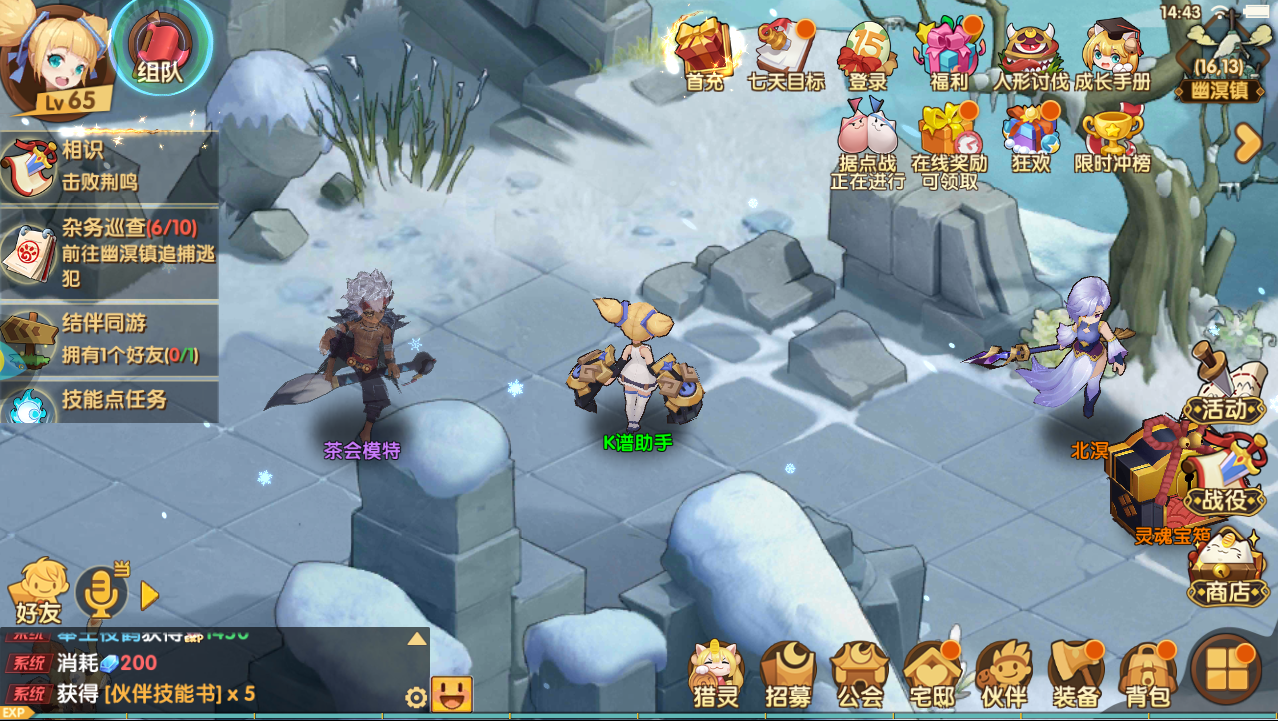Open the 福利 welfare gift icon

[x=947, y=55]
